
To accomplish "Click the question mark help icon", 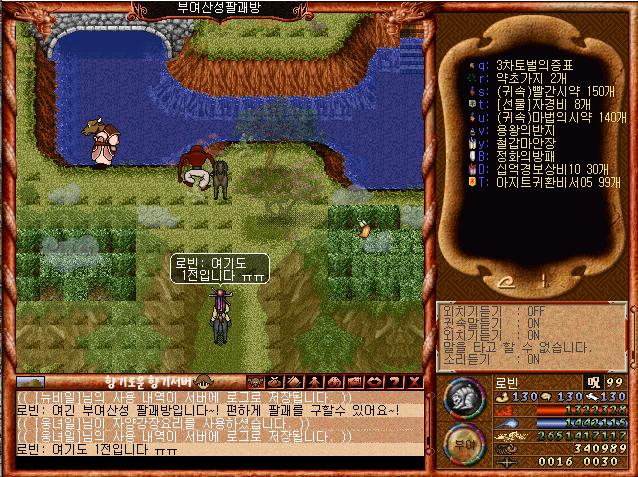I will (395, 381).
